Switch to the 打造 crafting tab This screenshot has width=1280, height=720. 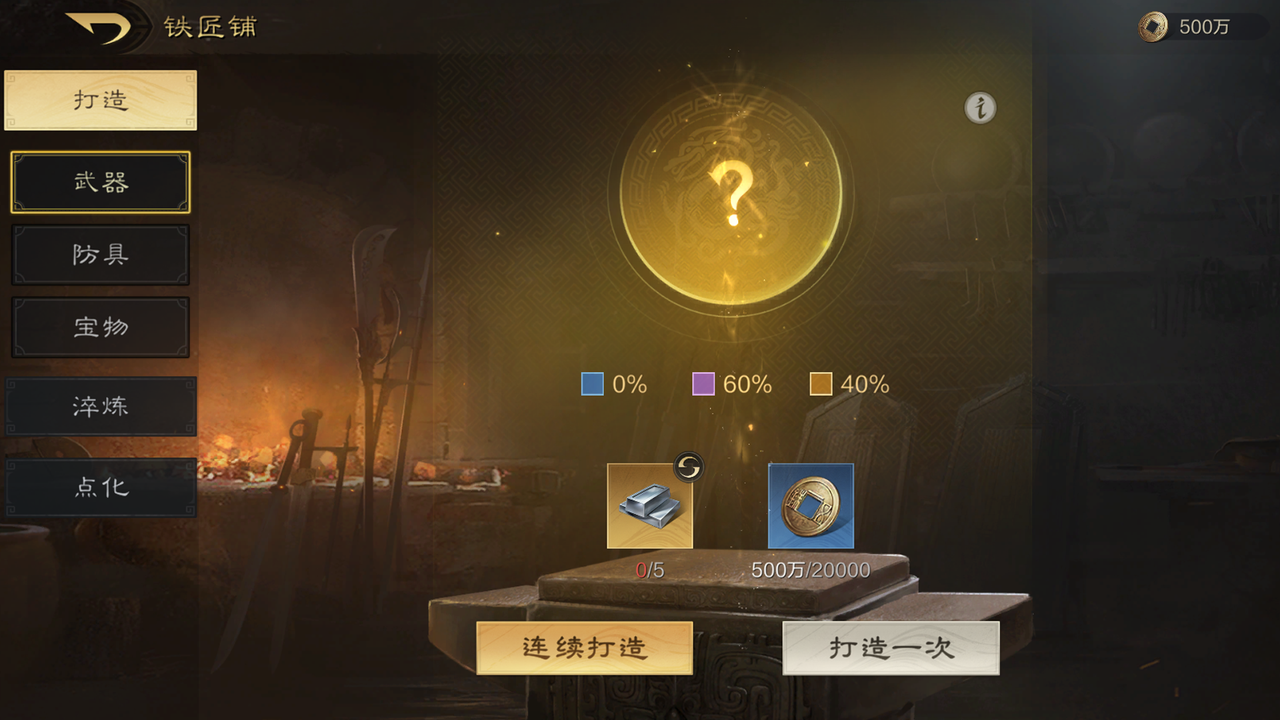(100, 99)
